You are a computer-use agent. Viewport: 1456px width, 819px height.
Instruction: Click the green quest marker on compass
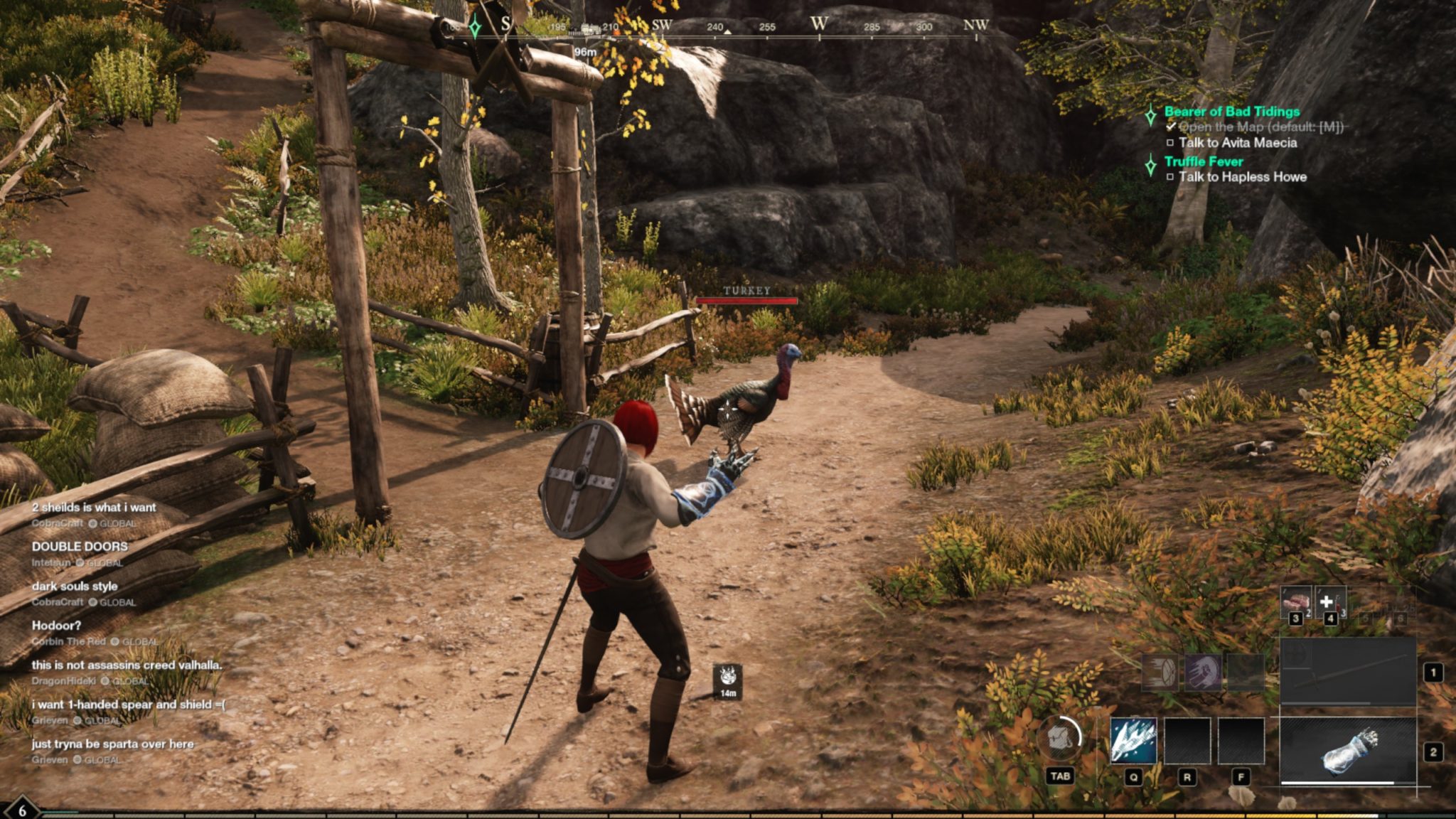click(x=474, y=28)
